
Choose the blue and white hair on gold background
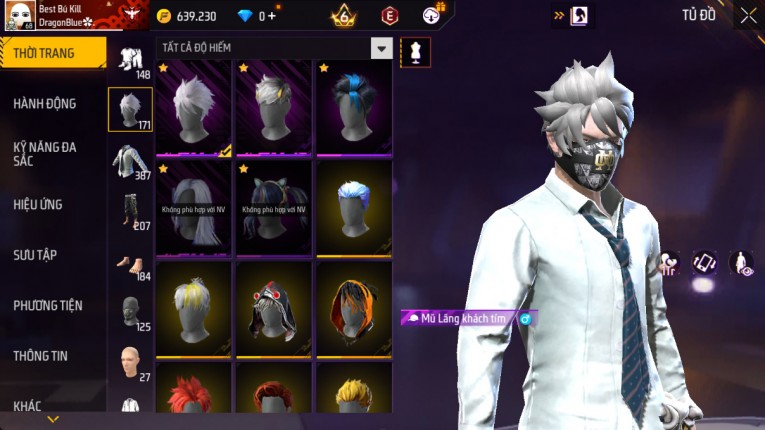(x=353, y=207)
